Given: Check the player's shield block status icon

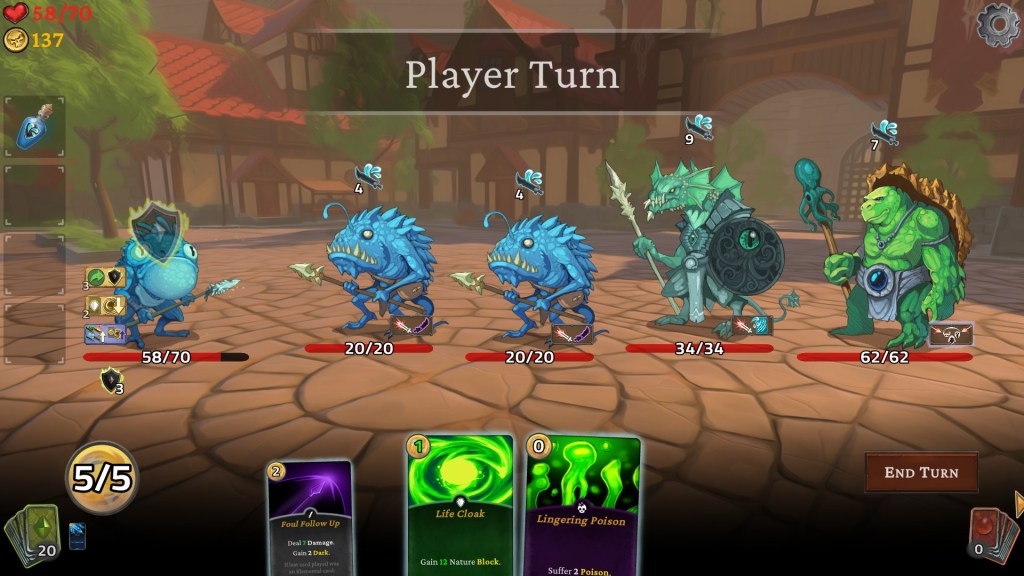Looking at the screenshot, I should coord(111,380).
